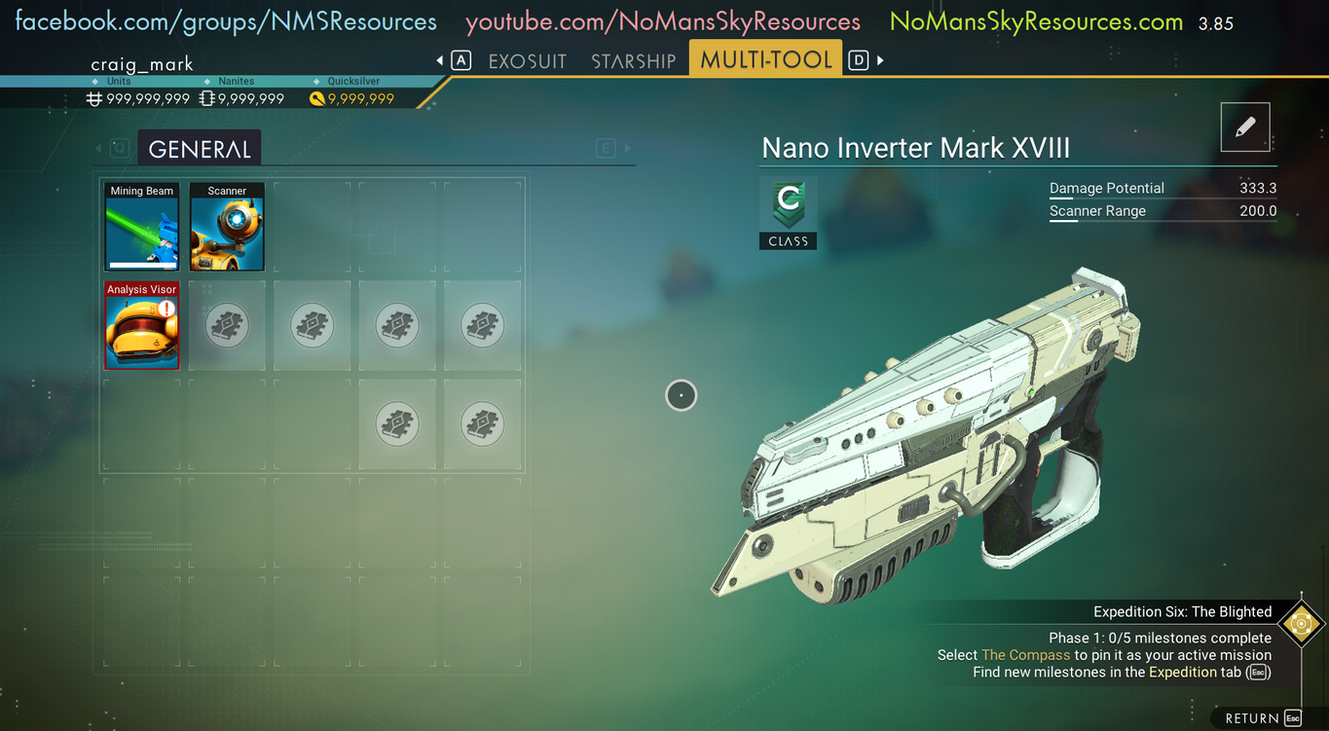1329x731 pixels.
Task: Open the Scanner technology
Action: pyautogui.click(x=227, y=226)
